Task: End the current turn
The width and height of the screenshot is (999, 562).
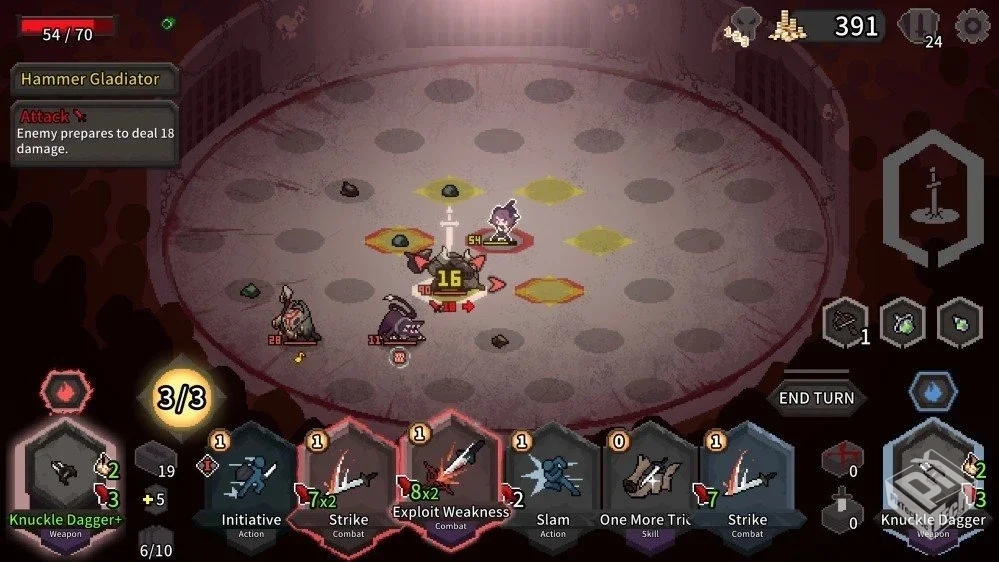Action: [x=817, y=398]
